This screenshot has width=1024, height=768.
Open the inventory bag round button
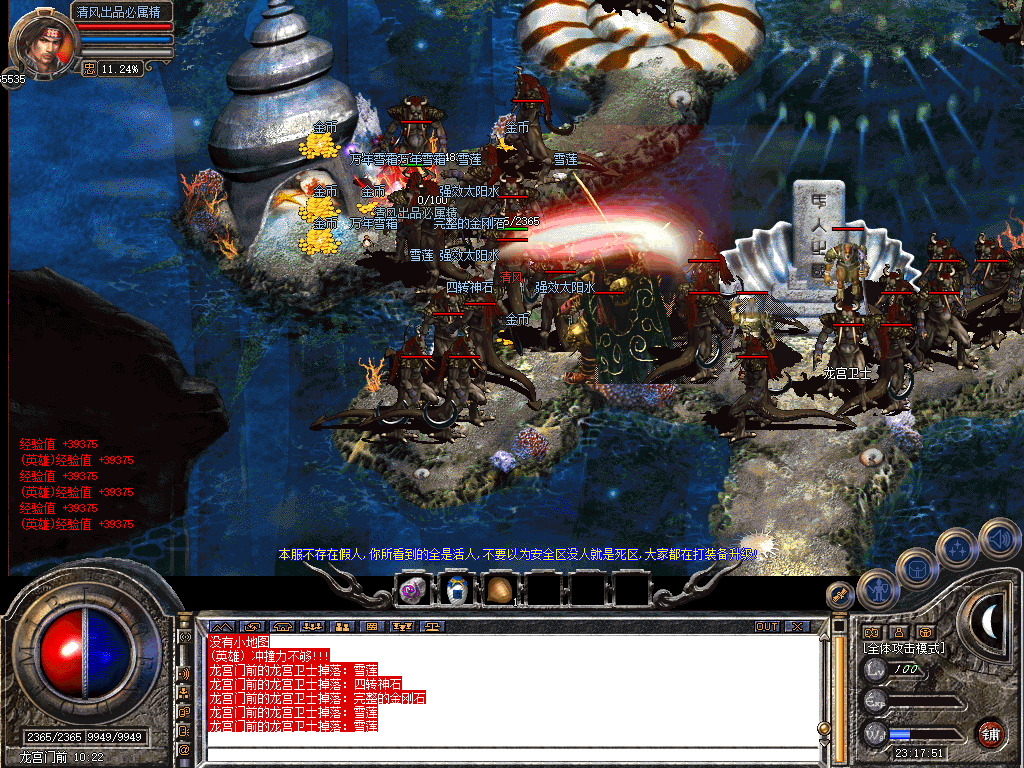point(915,568)
